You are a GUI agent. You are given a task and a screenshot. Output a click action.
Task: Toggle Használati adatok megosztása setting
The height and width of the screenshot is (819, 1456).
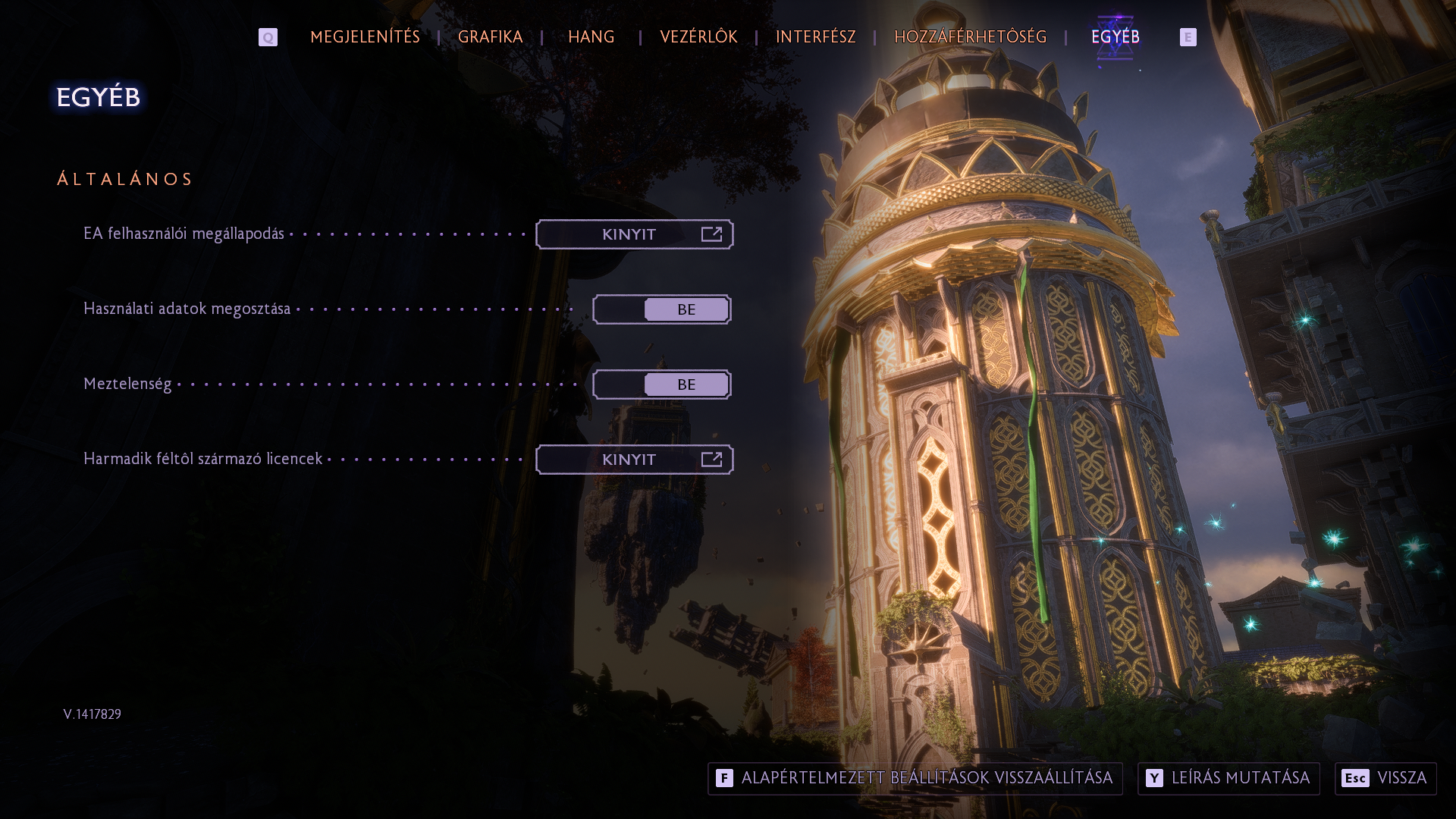coord(661,309)
